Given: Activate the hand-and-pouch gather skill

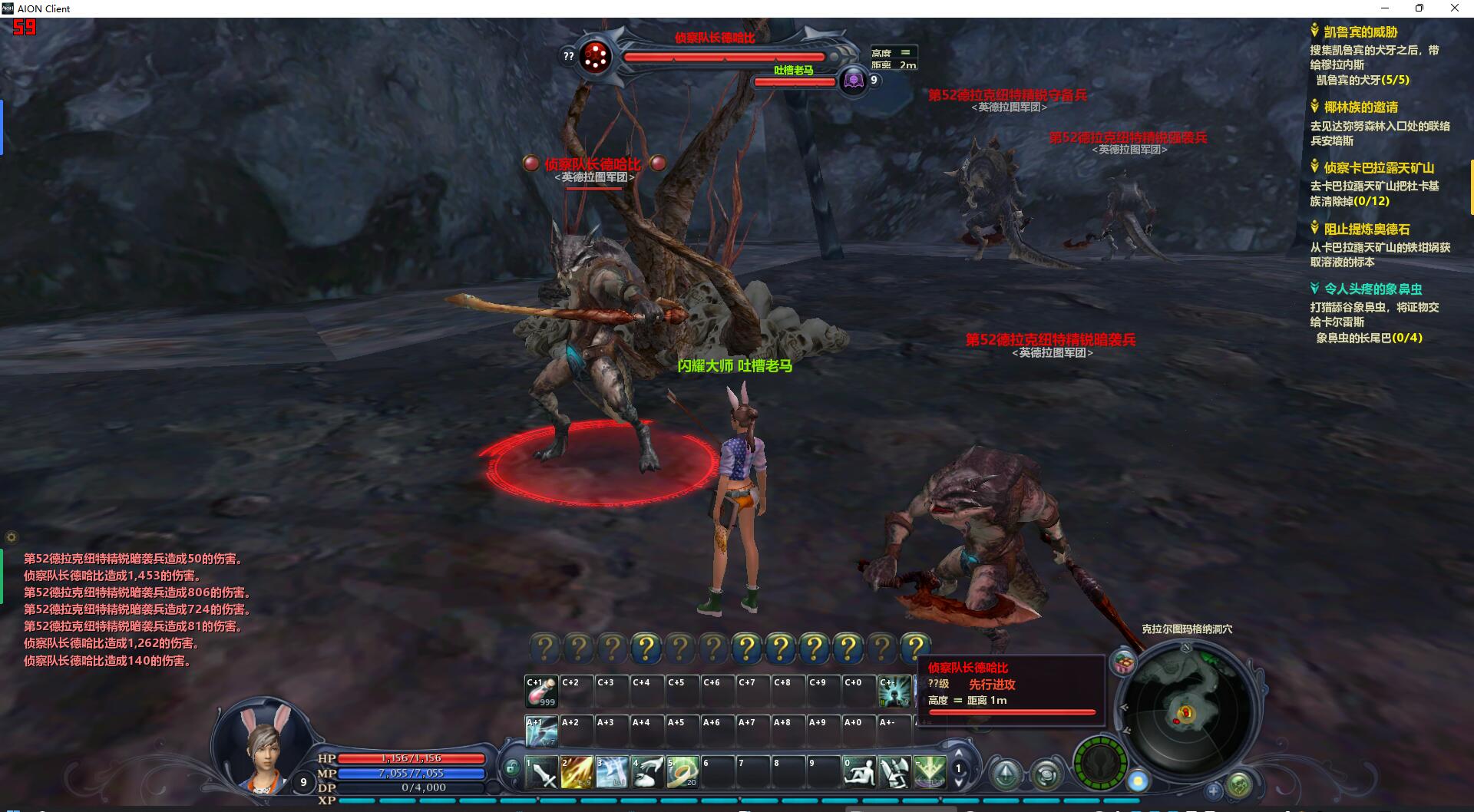Looking at the screenshot, I should point(647,772).
